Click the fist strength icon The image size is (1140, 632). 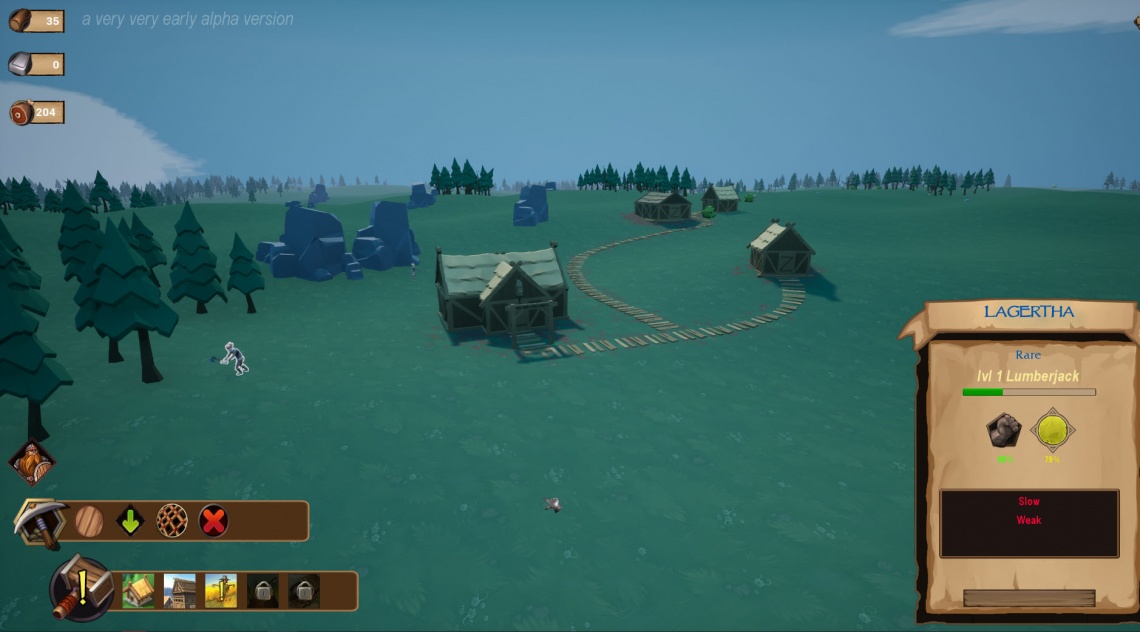pyautogui.click(x=1004, y=431)
